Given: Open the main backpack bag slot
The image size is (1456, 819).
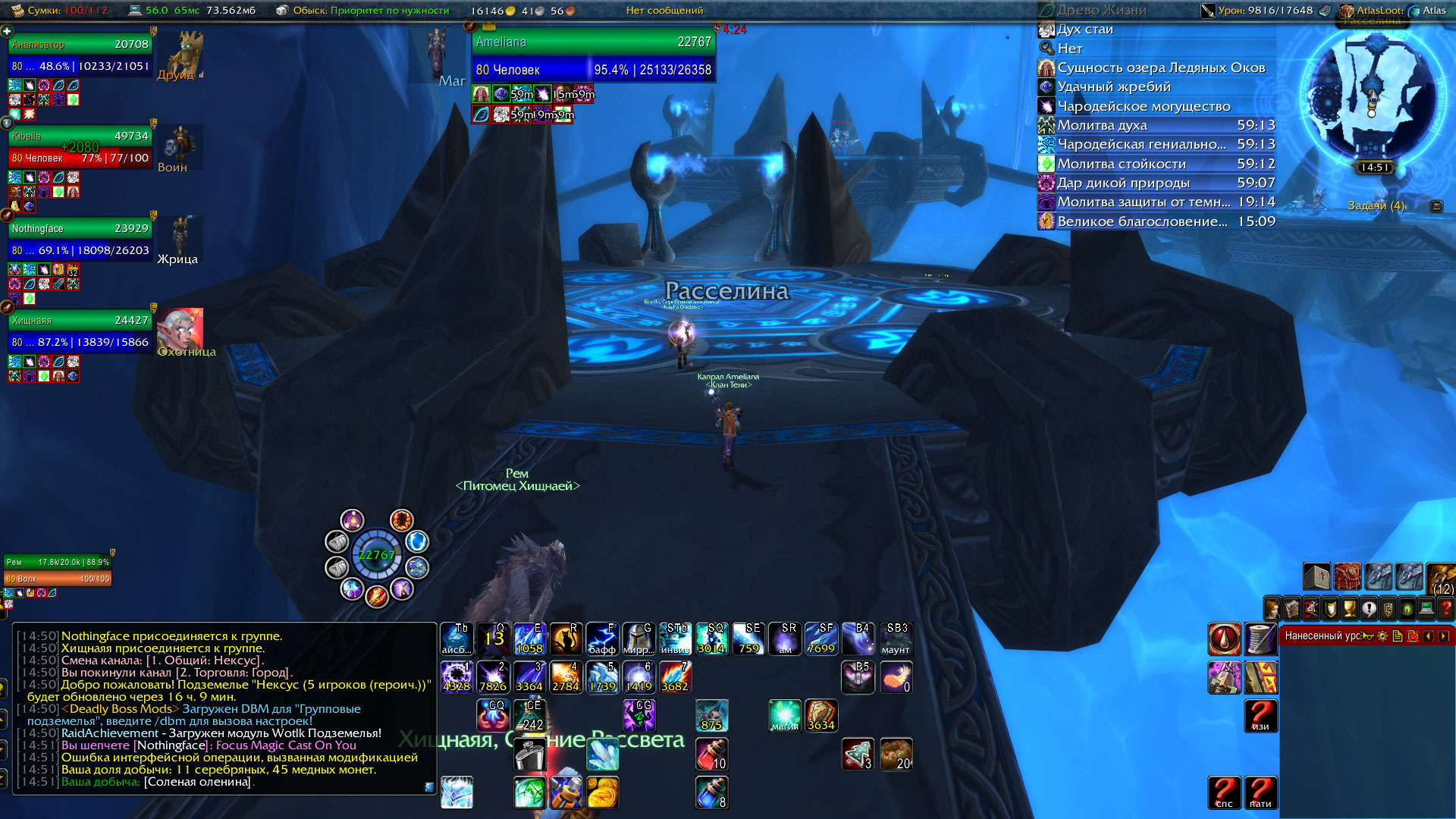Looking at the screenshot, I should tap(1441, 578).
